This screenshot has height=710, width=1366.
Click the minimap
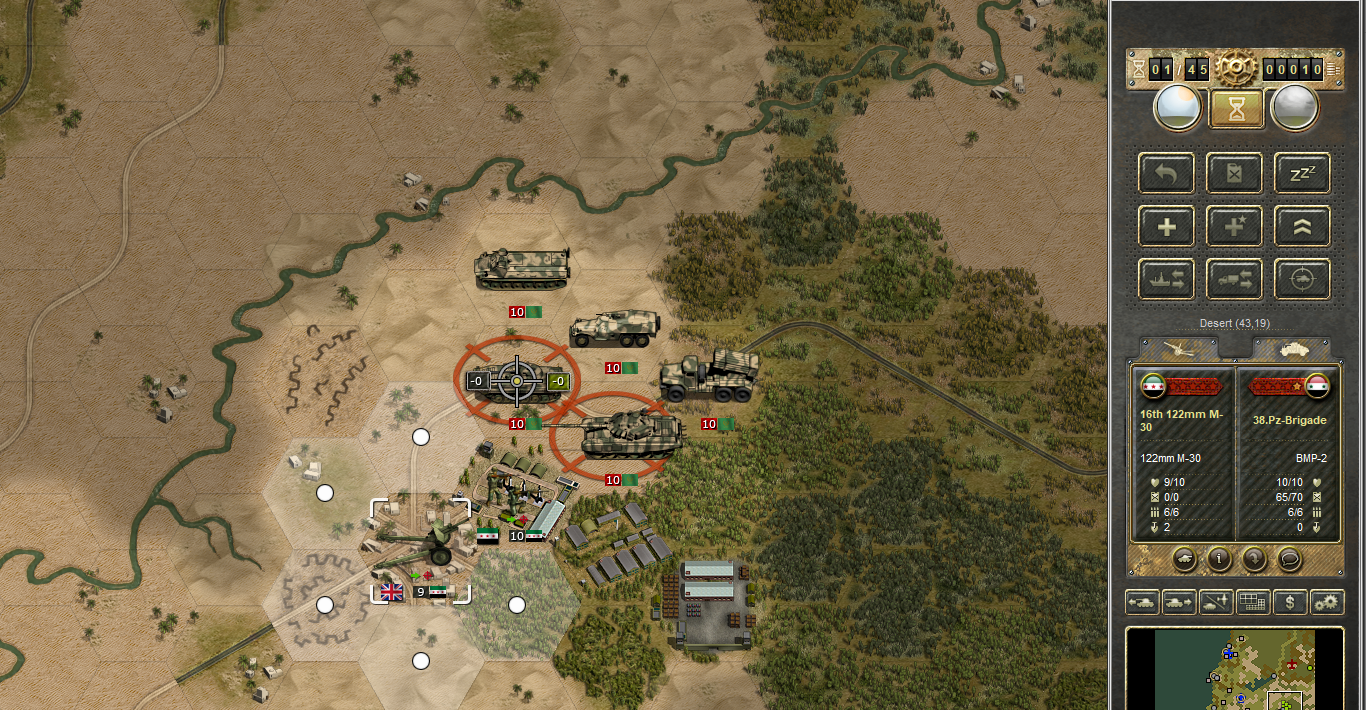coord(1235,670)
